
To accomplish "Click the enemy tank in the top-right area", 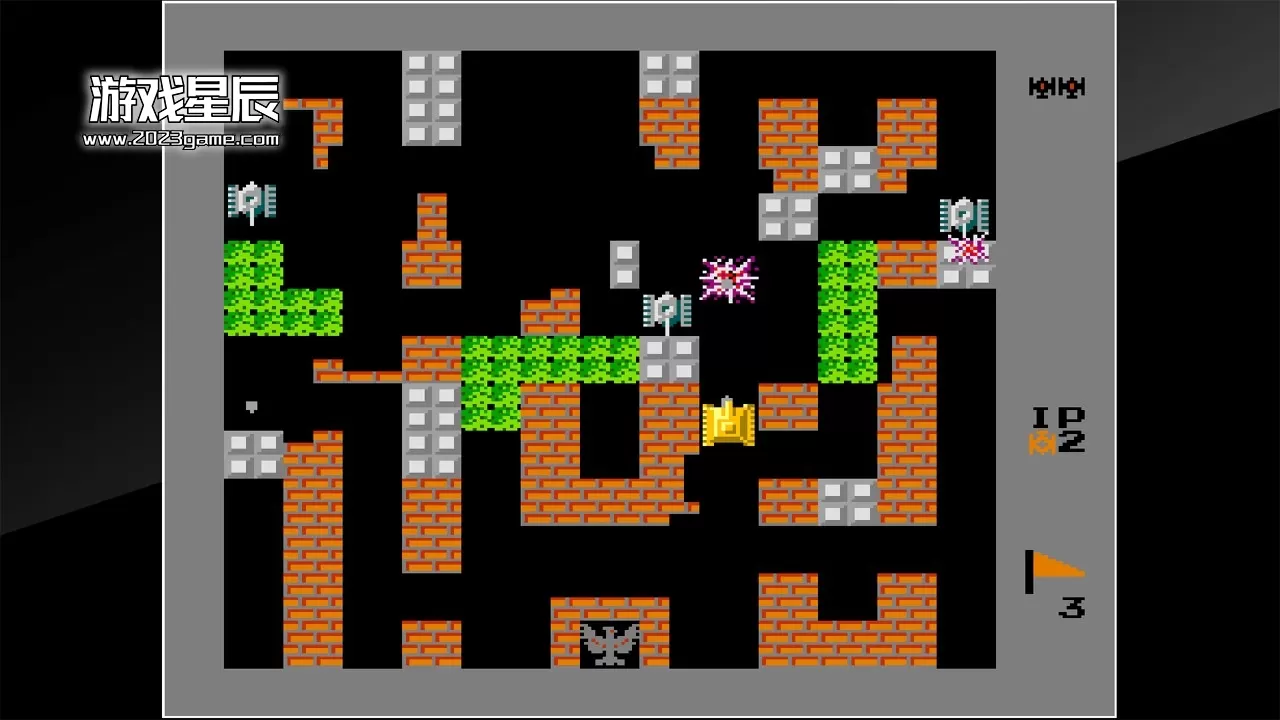I will pyautogui.click(x=963, y=213).
